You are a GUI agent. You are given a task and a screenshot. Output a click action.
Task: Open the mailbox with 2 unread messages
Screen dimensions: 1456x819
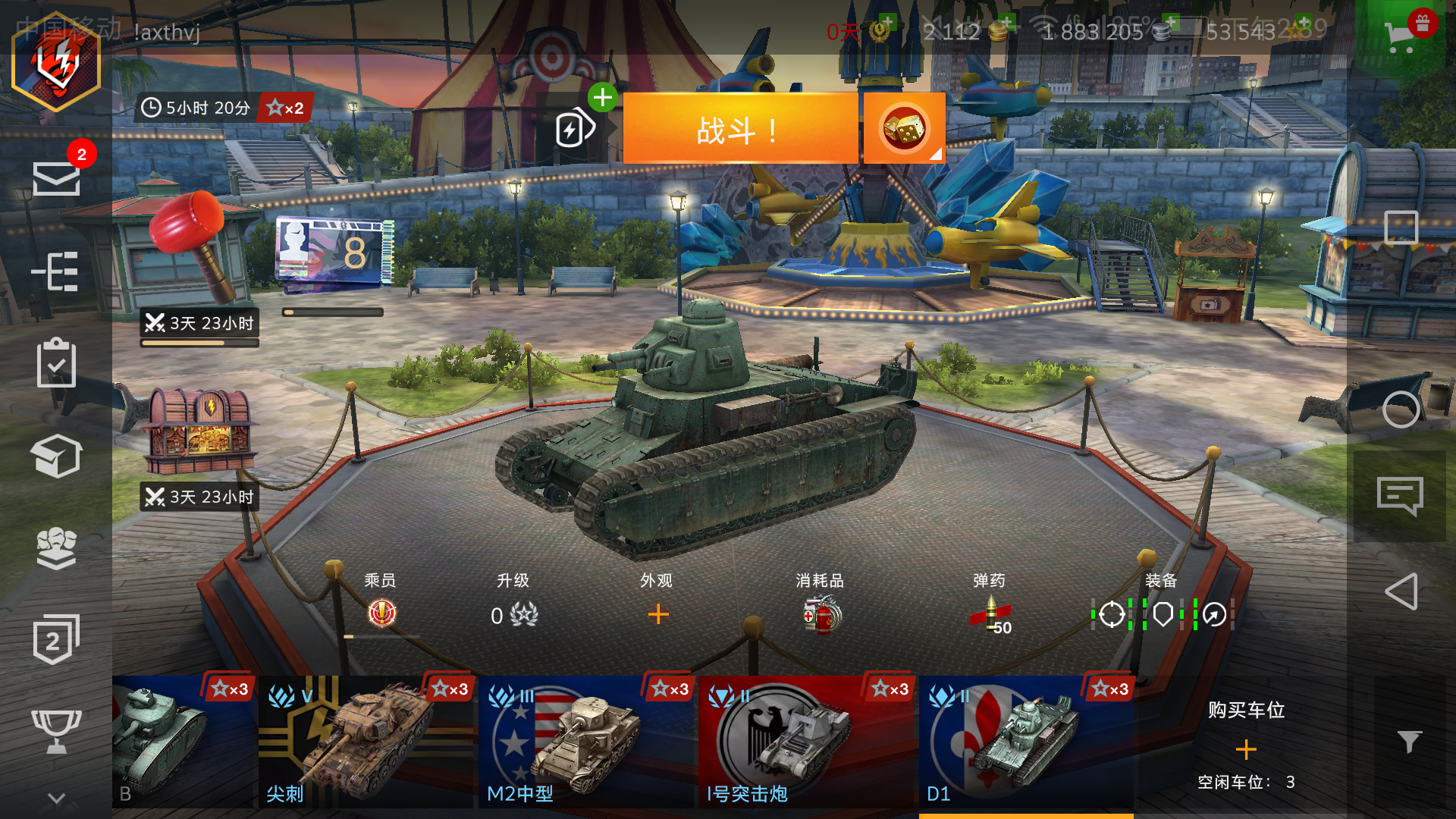coord(57,178)
